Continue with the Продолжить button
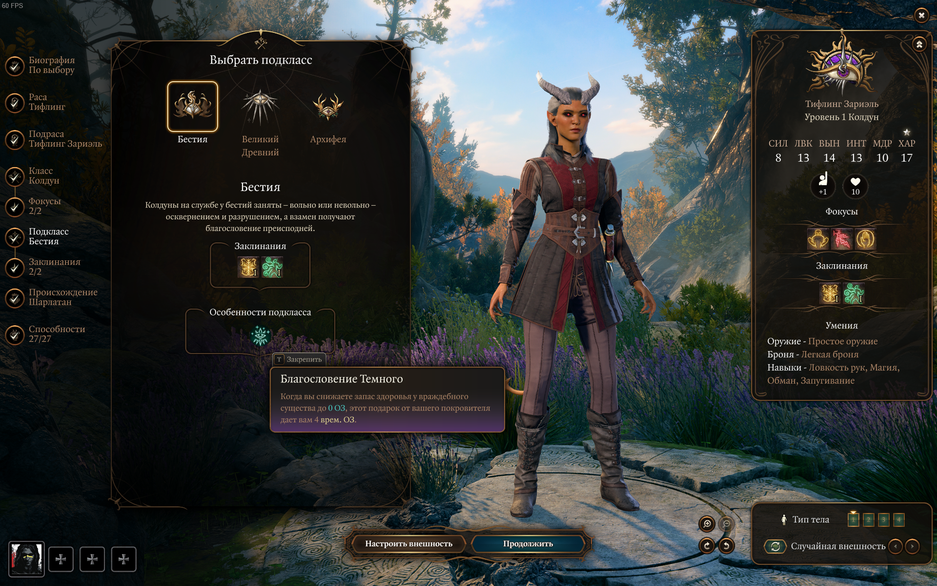 528,544
